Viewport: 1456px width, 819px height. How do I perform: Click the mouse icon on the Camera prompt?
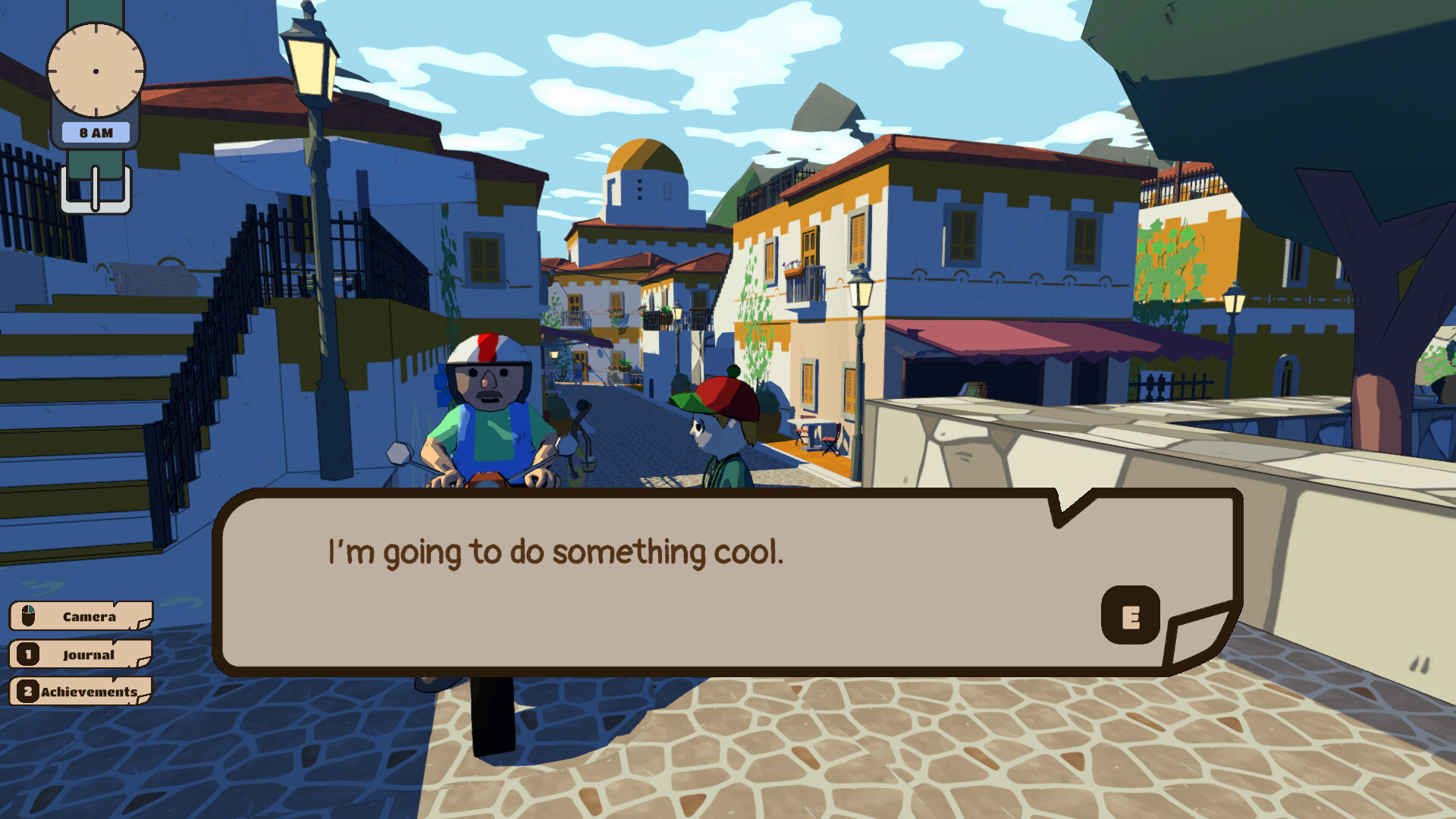(x=27, y=616)
